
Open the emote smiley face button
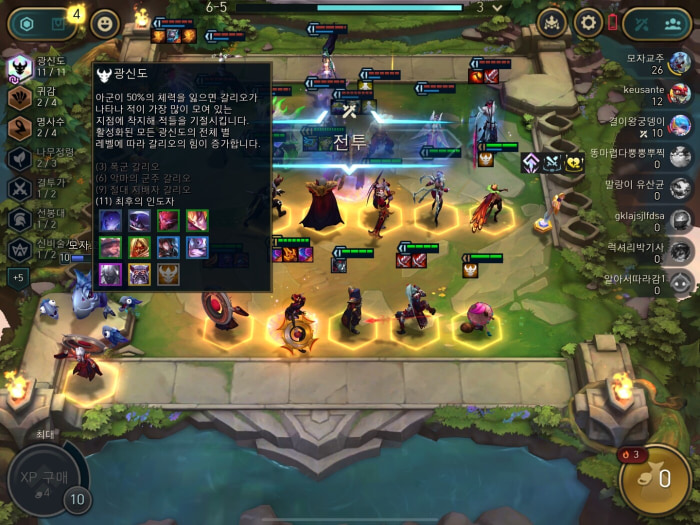tap(104, 24)
